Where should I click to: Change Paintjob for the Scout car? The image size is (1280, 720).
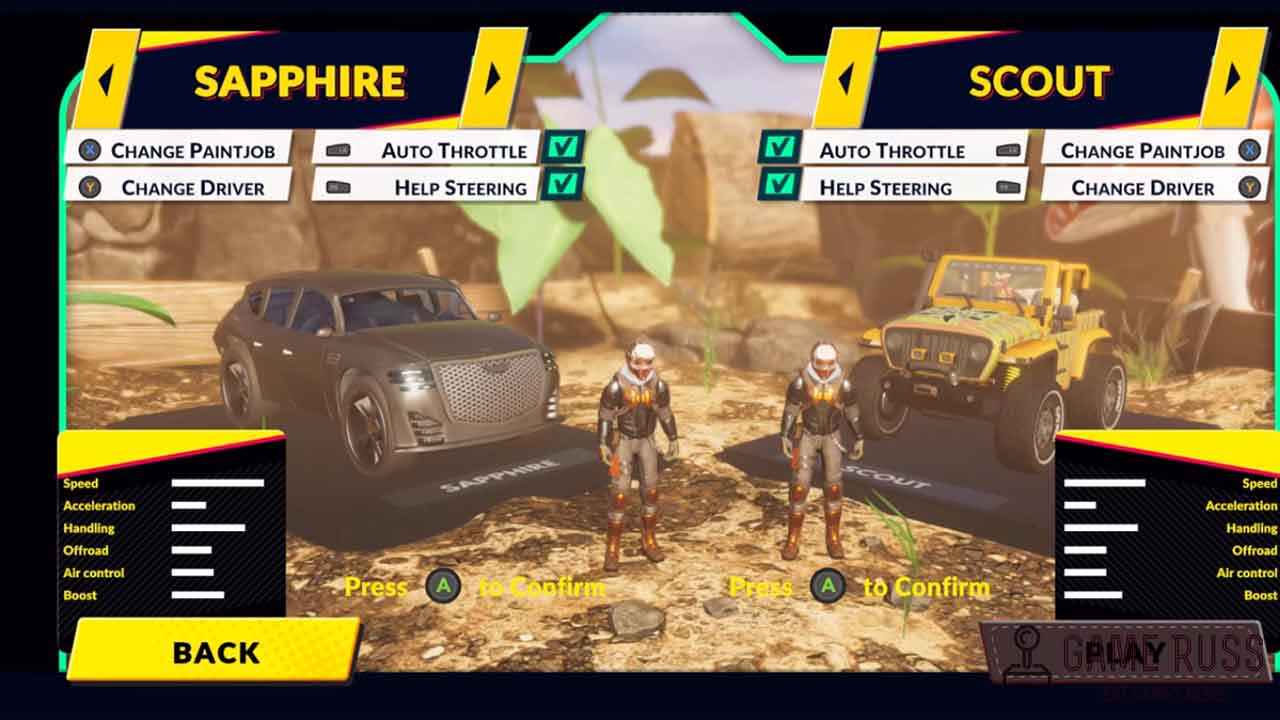pos(1150,151)
